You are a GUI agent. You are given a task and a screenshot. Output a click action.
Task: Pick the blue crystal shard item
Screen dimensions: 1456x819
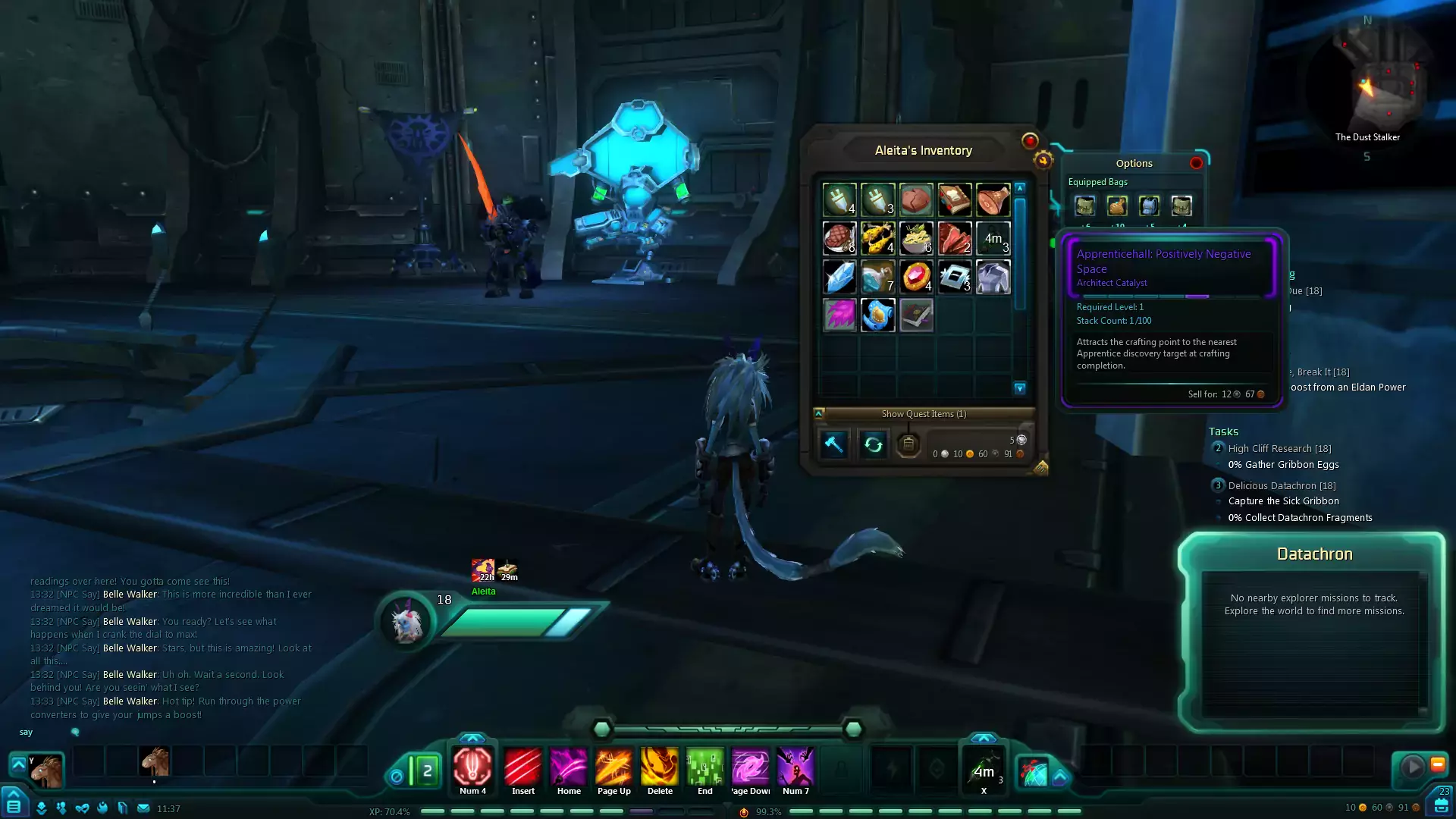[839, 277]
